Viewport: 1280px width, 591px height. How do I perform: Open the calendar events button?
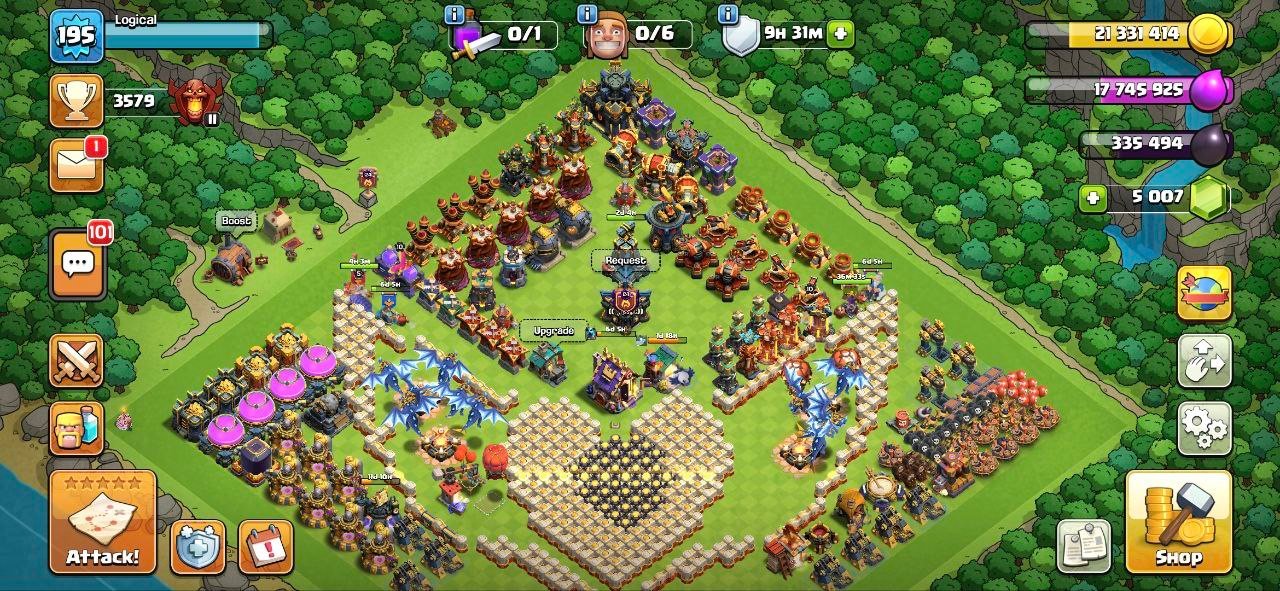(x=265, y=547)
